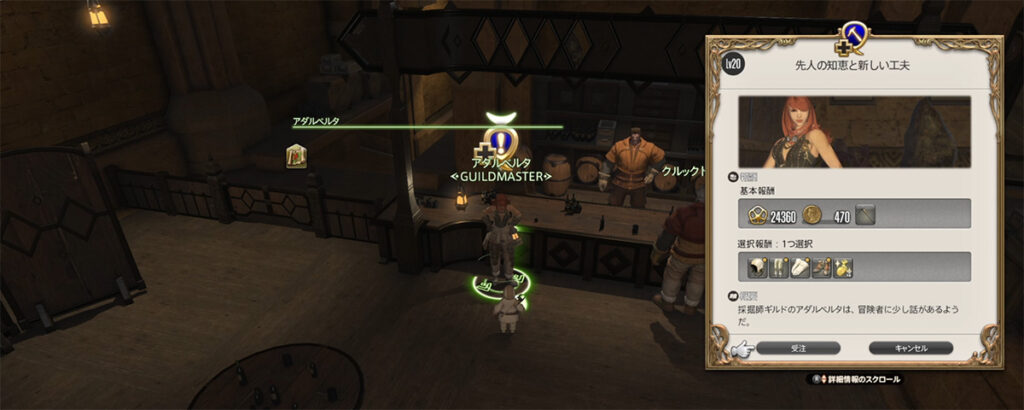Click the quest preview image of the red-haired woman
The image size is (1024, 410).
point(854,131)
